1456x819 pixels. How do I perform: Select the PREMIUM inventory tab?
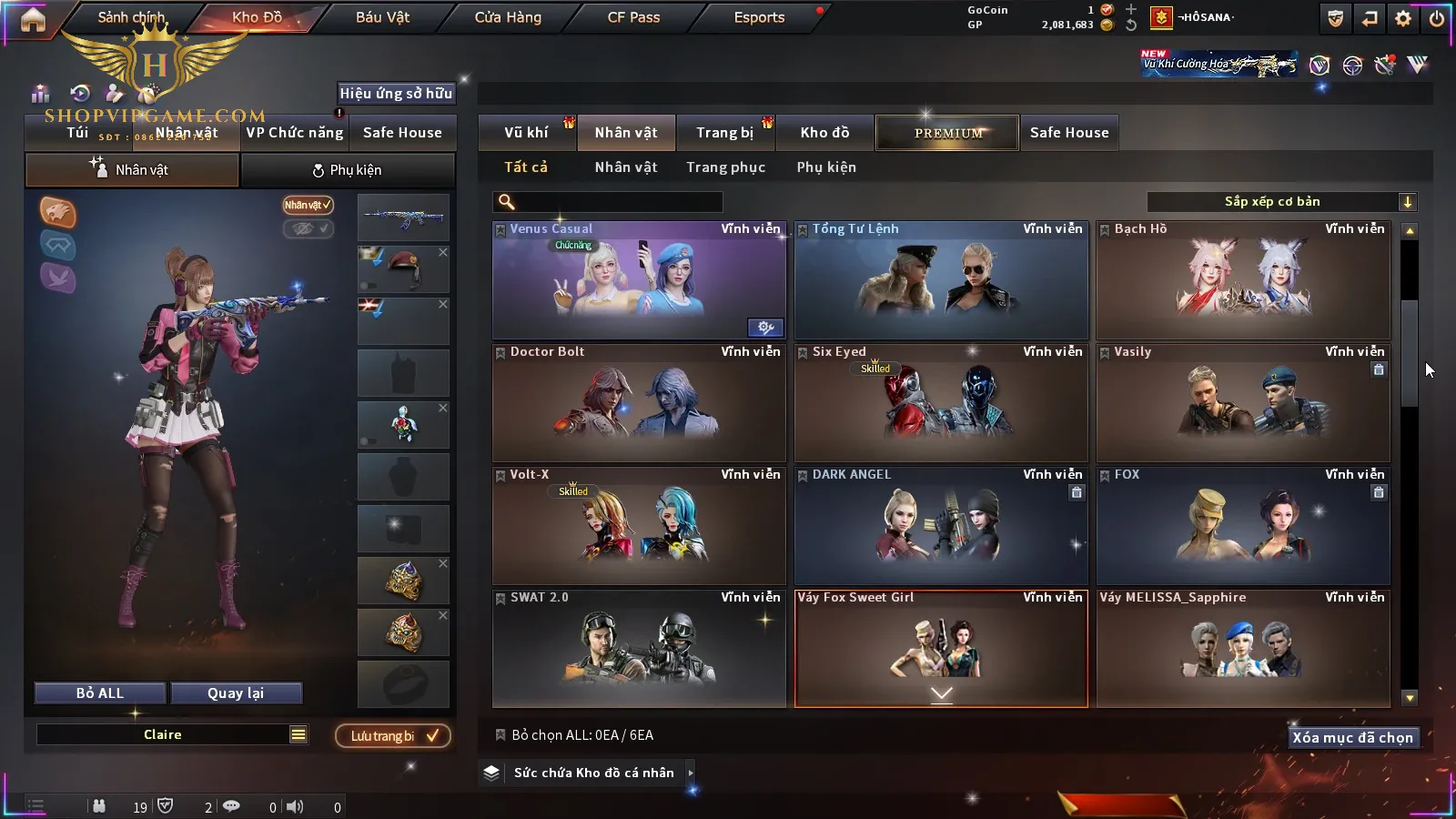[x=948, y=133]
